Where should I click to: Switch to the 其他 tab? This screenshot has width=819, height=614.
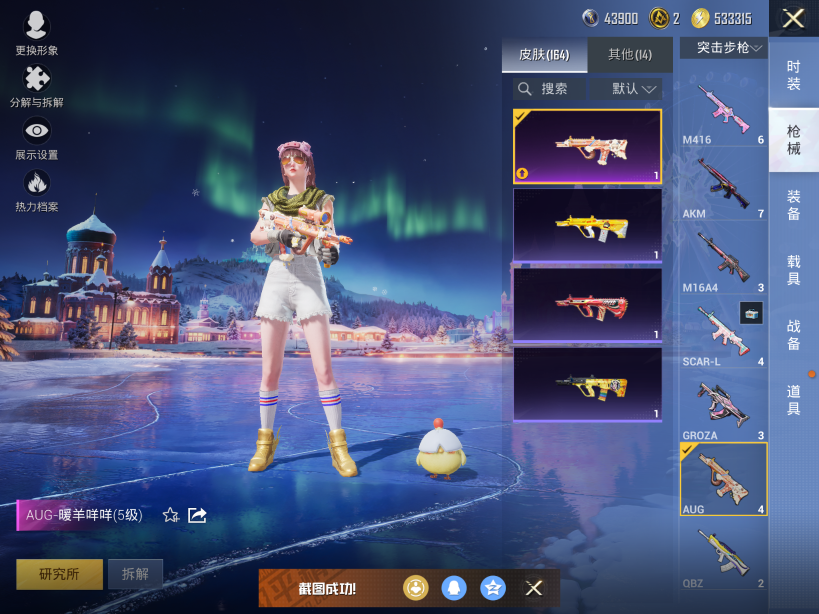[629, 54]
